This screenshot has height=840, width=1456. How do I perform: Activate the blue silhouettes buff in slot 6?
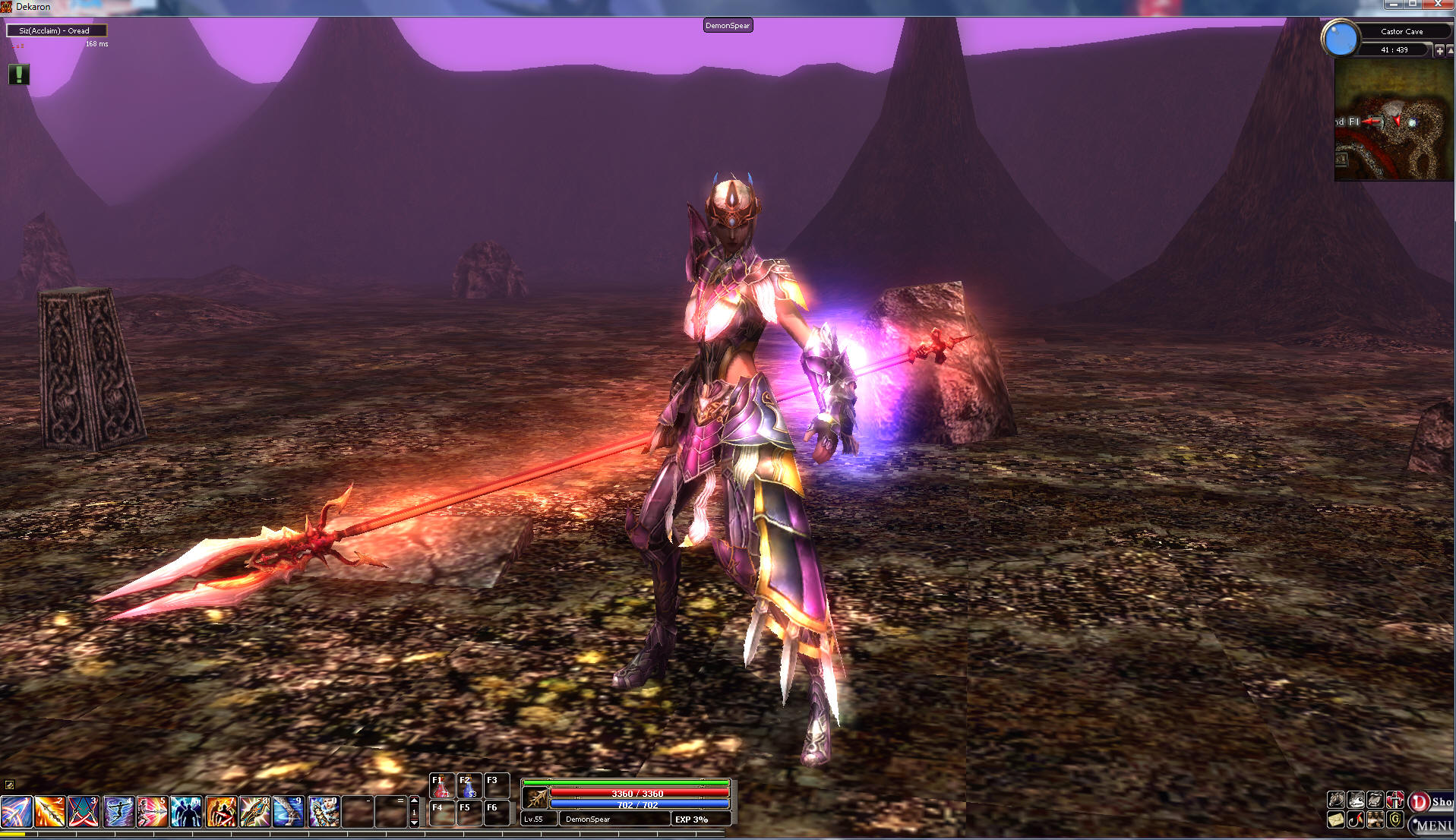(186, 812)
